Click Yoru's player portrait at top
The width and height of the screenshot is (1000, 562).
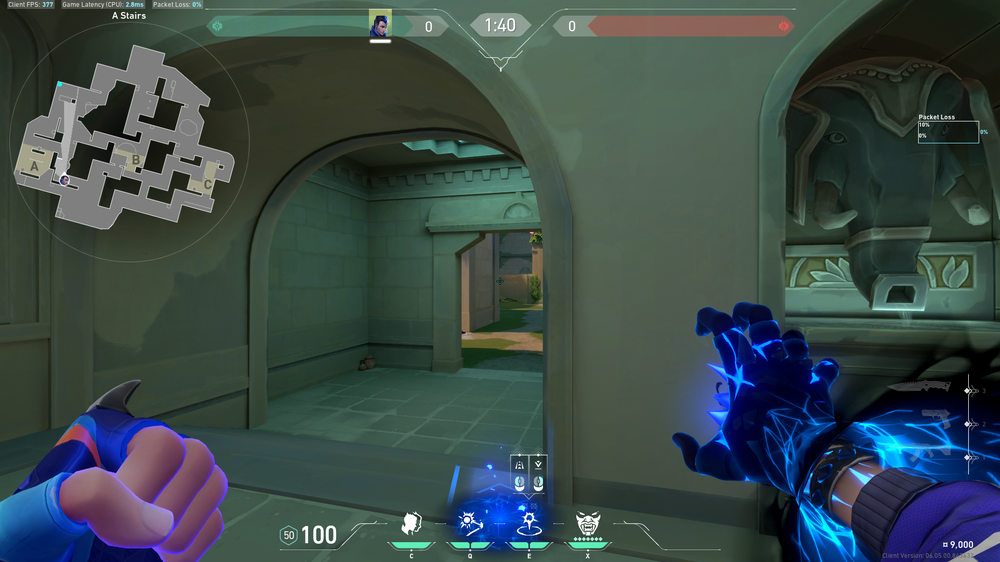[380, 25]
